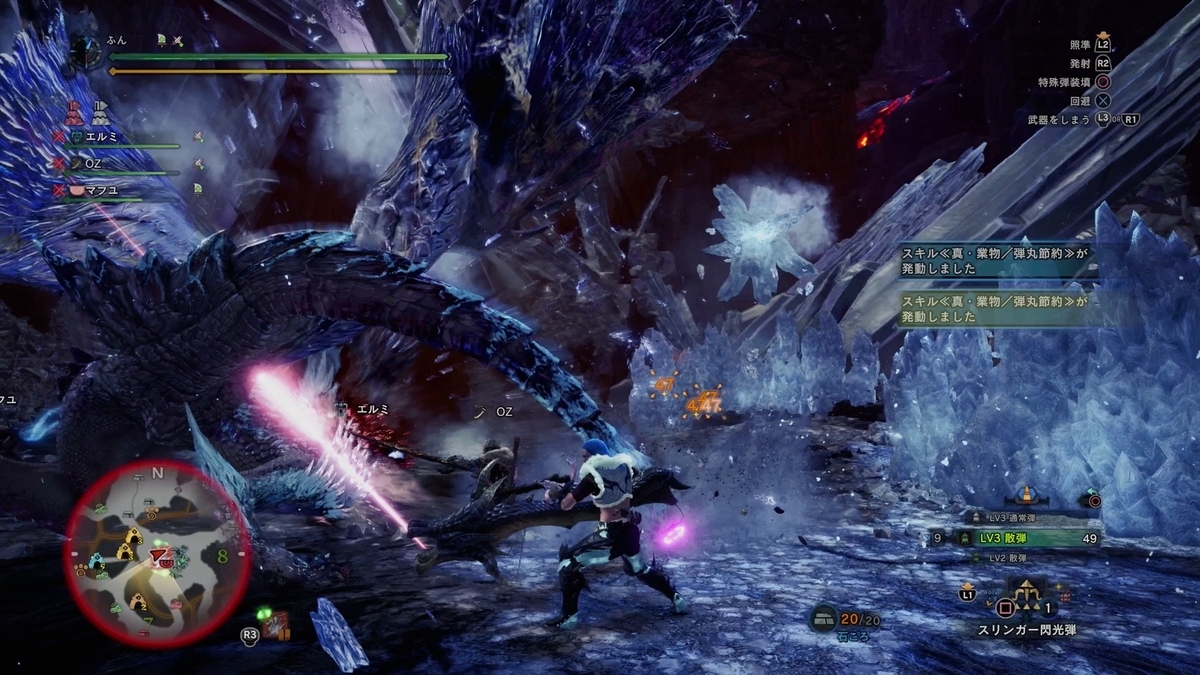Click the red demon powder buff icon

pos(73,110)
